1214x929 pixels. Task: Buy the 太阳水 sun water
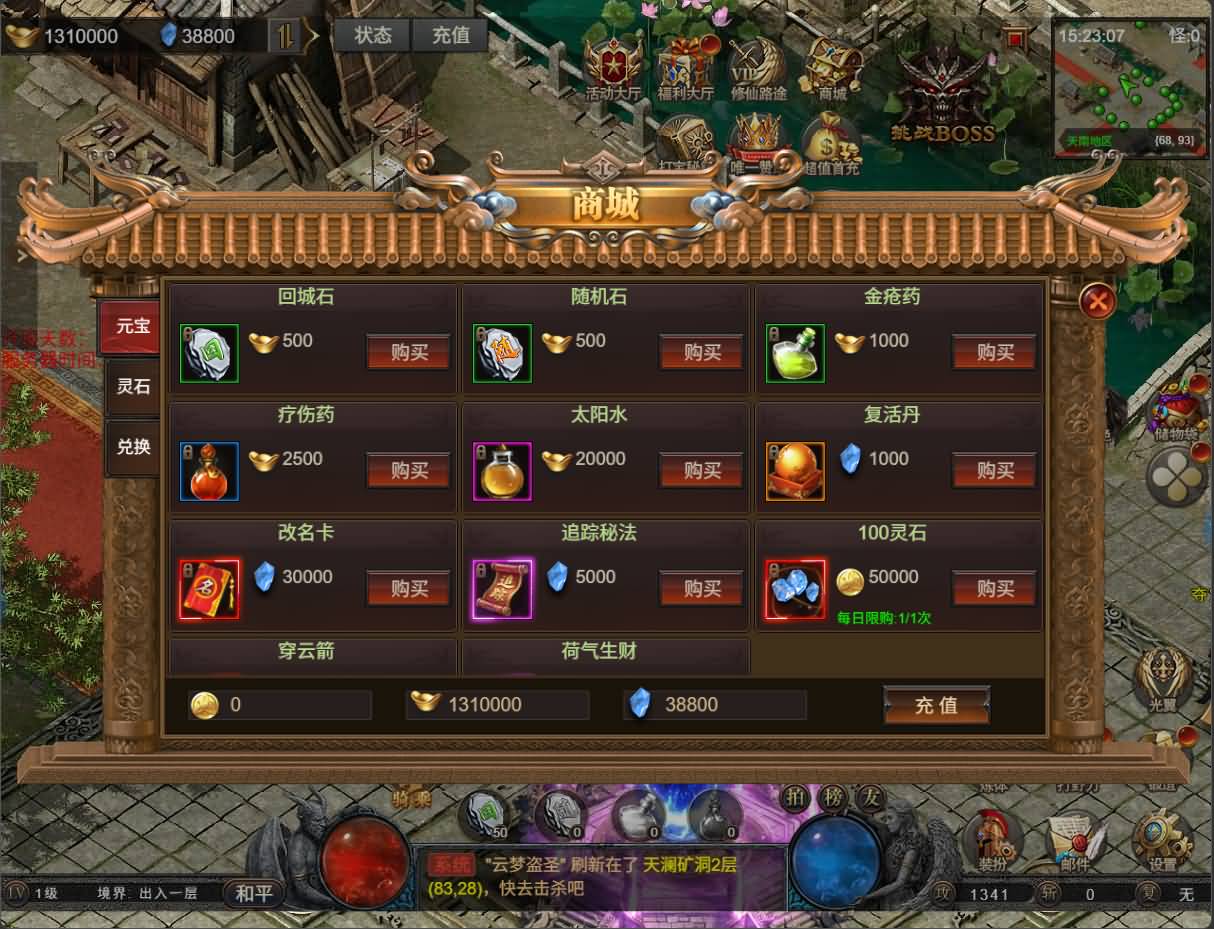pyautogui.click(x=701, y=470)
